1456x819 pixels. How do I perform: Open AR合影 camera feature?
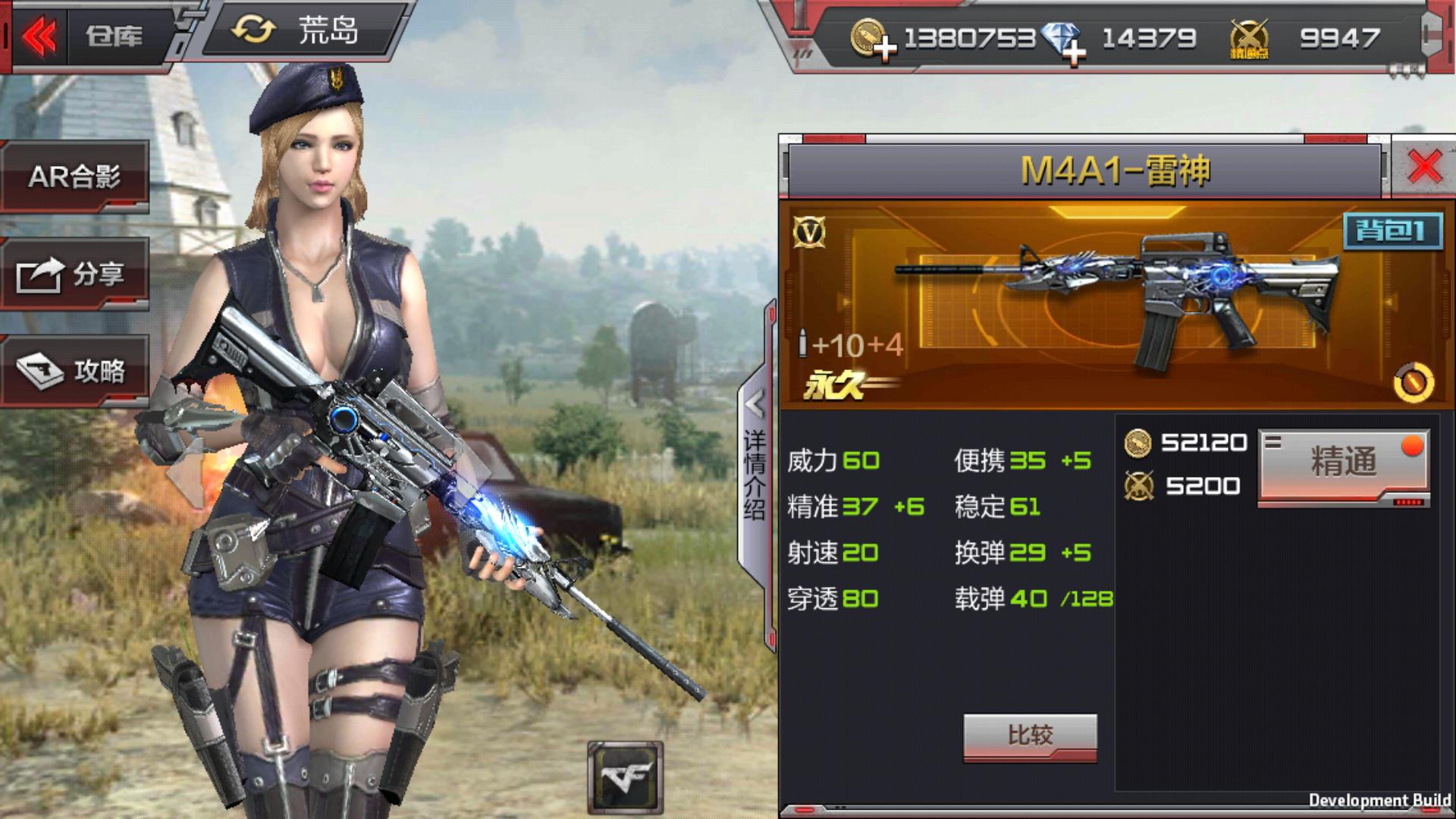[x=74, y=176]
